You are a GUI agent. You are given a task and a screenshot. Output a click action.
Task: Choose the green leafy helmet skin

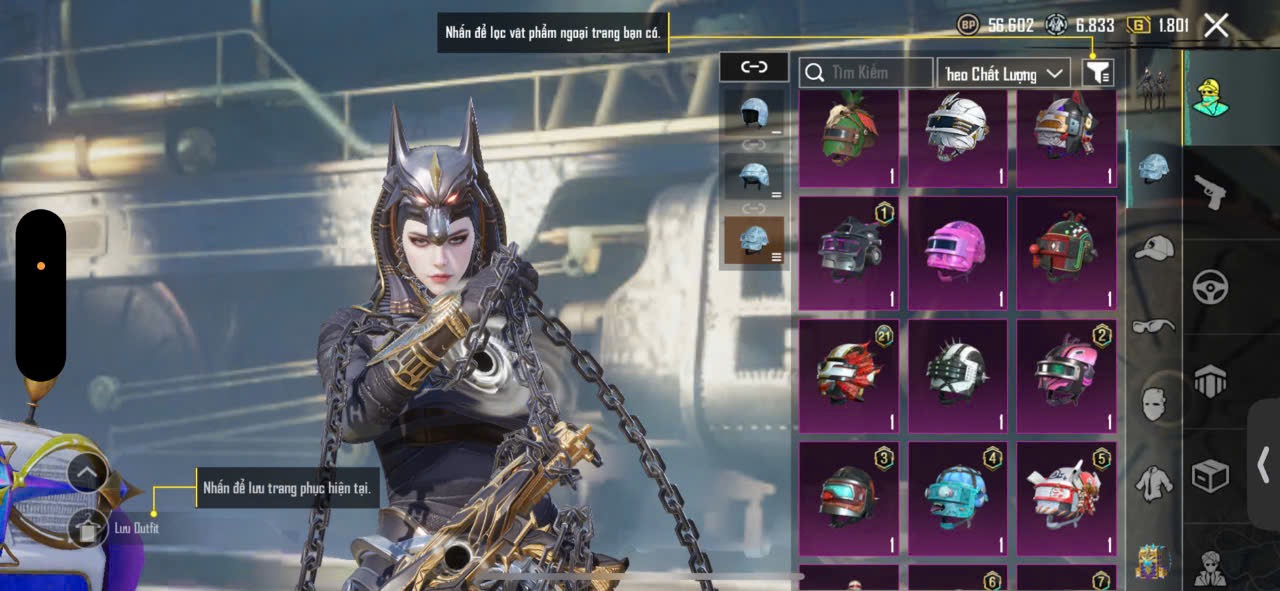pyautogui.click(x=849, y=137)
